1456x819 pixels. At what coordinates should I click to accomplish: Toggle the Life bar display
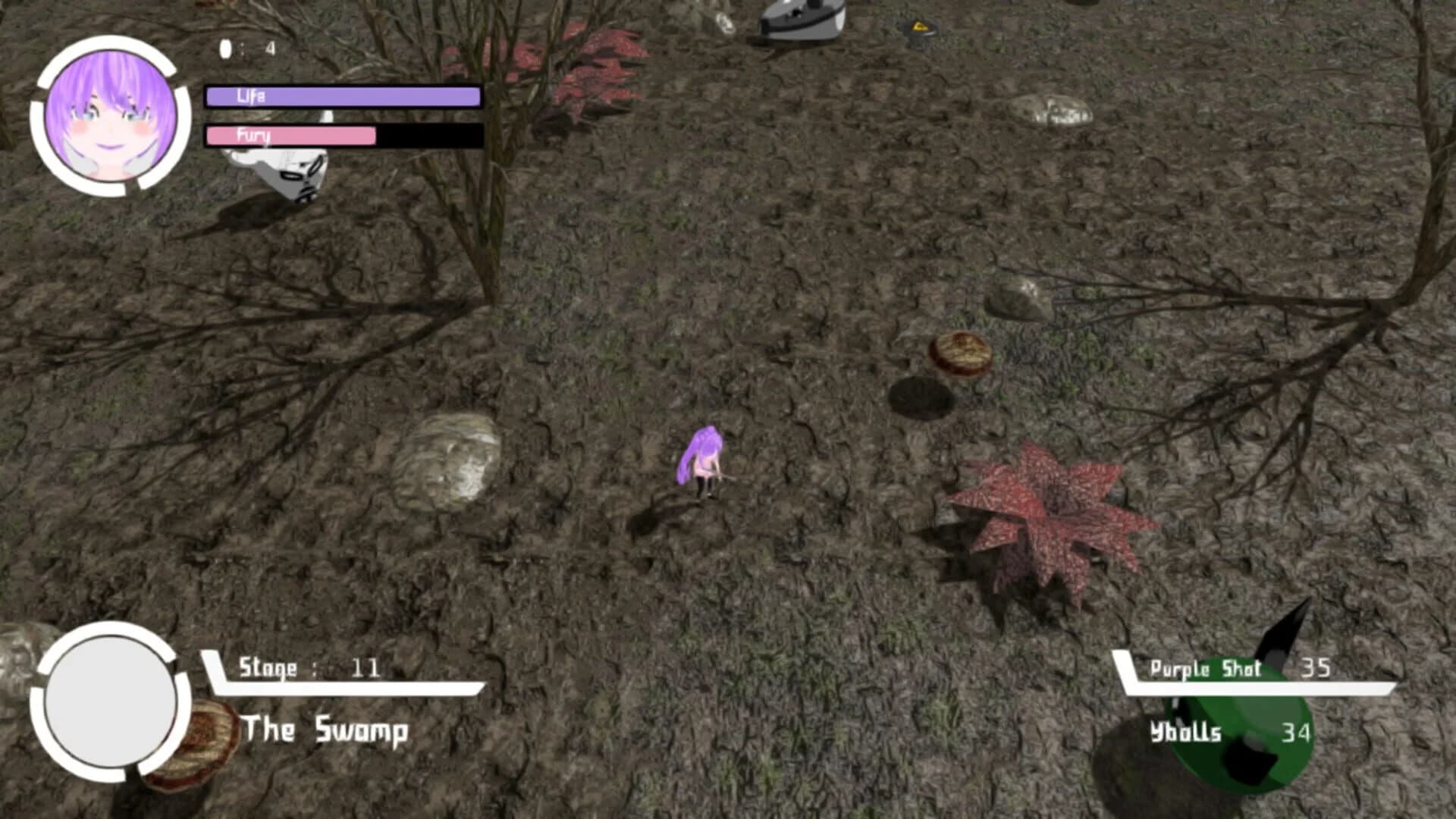[340, 96]
